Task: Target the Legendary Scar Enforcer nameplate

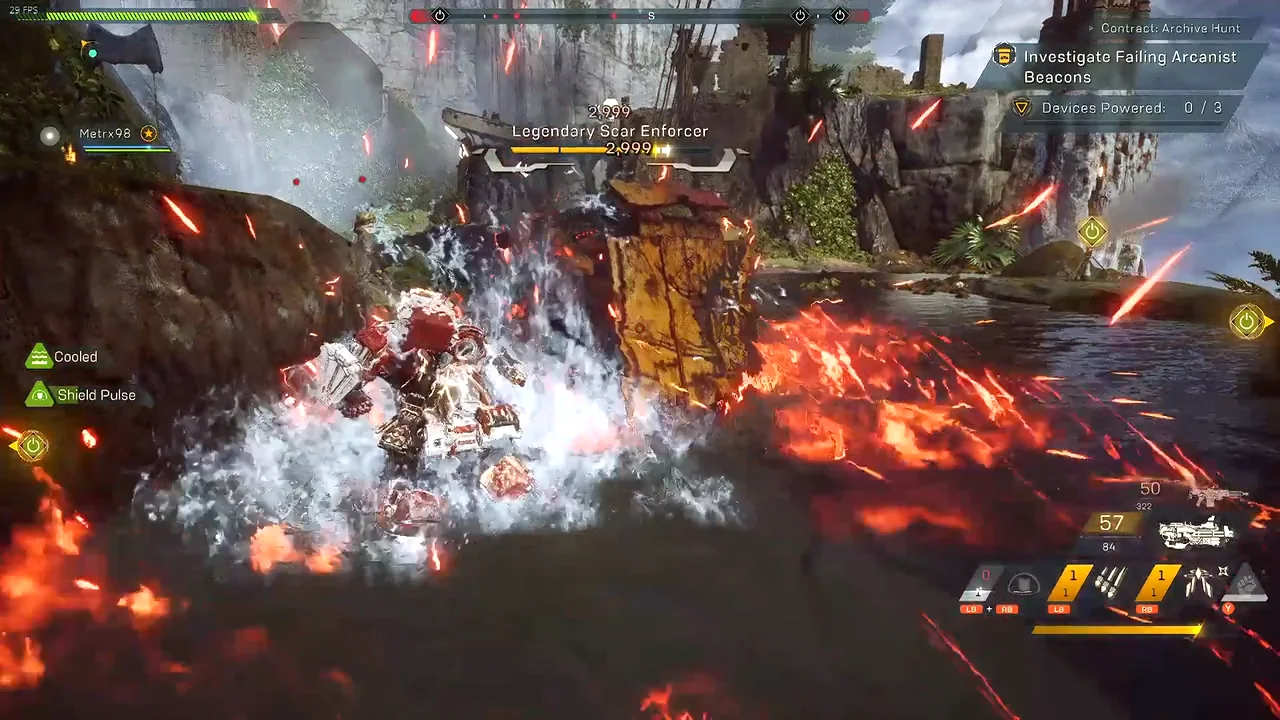Action: (609, 131)
